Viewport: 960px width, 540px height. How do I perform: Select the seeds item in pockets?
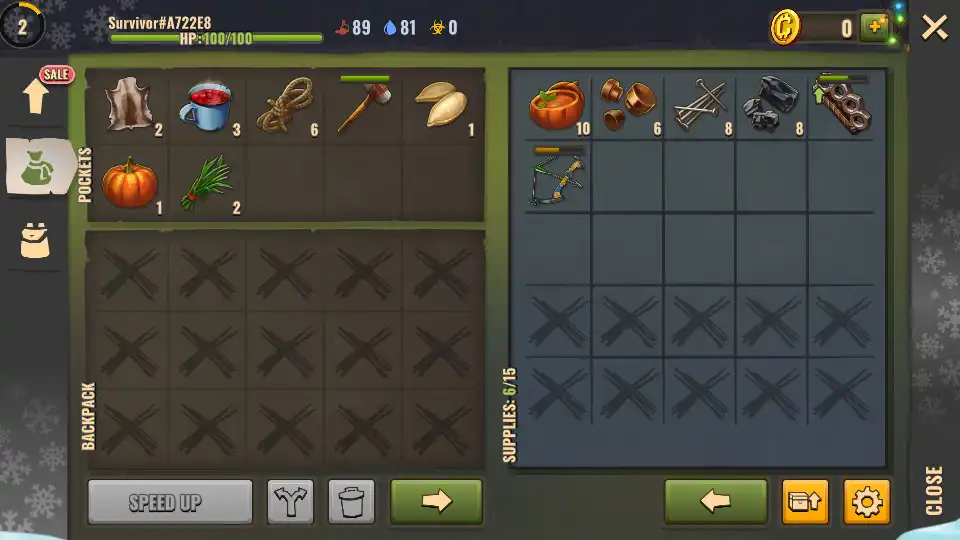tap(442, 105)
